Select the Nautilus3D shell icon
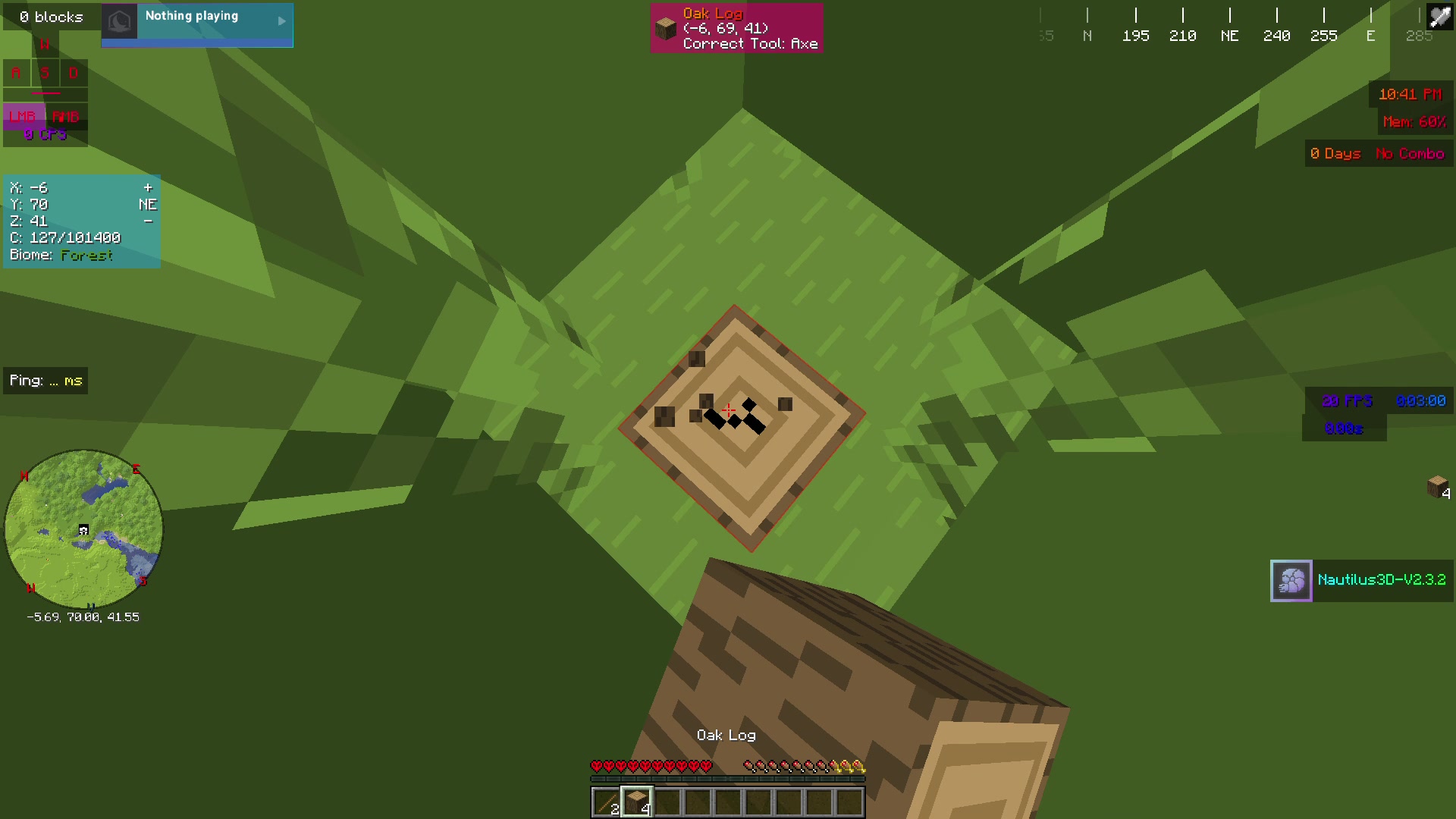Screen dimensions: 1456x819 coord(1291,581)
